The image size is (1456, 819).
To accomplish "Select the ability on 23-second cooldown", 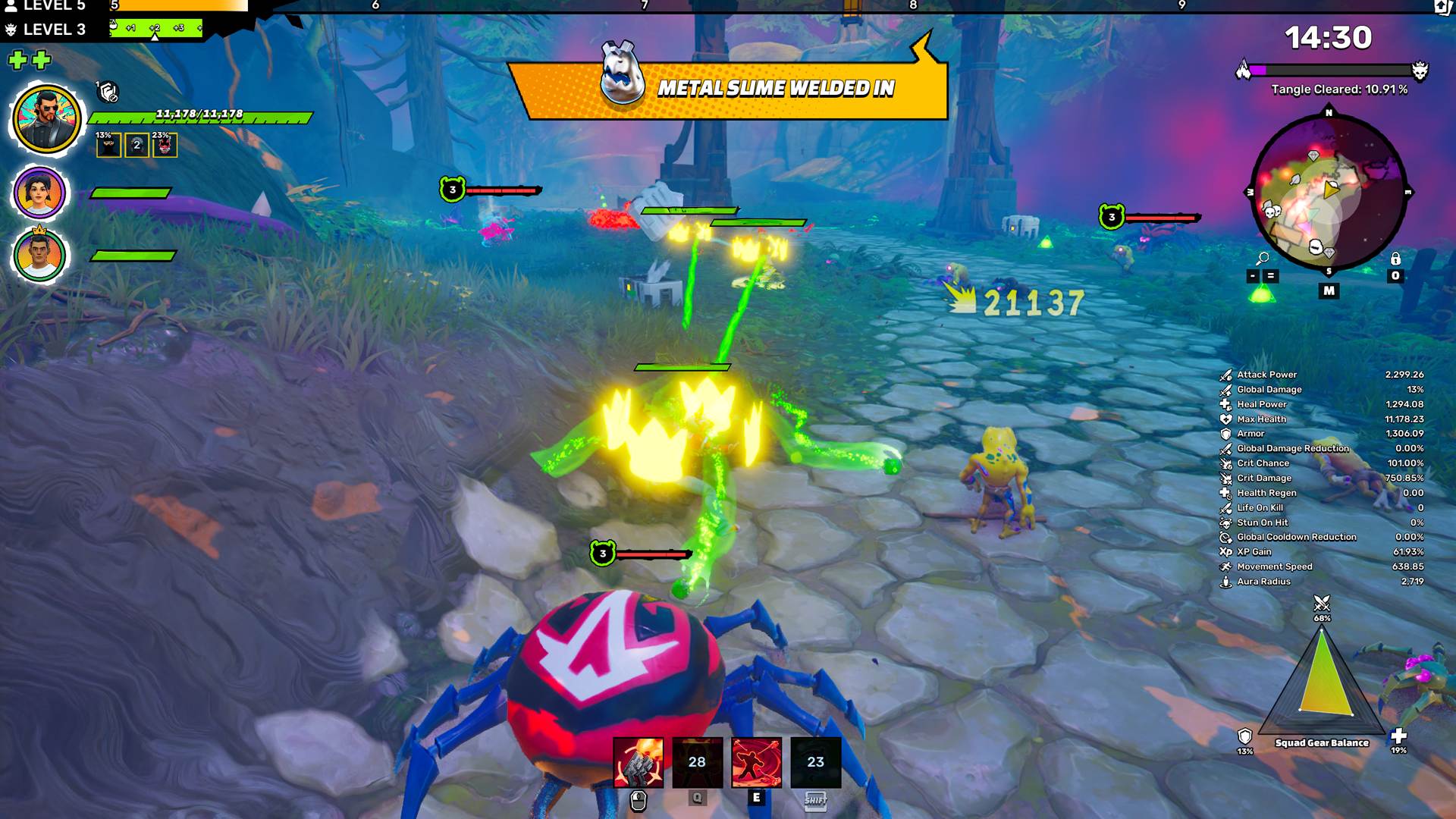I will point(815,762).
